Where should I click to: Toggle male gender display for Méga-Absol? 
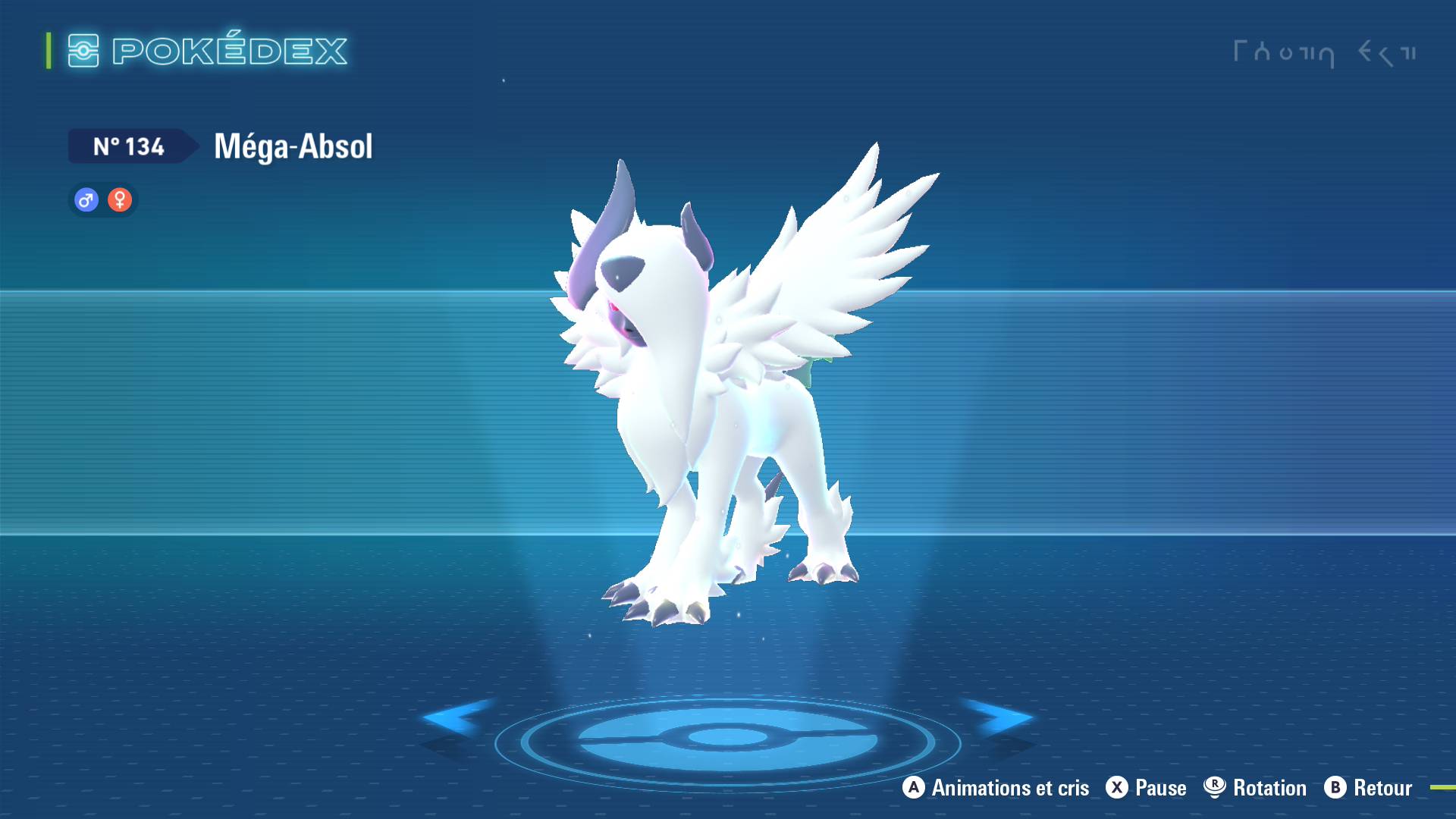(x=86, y=199)
